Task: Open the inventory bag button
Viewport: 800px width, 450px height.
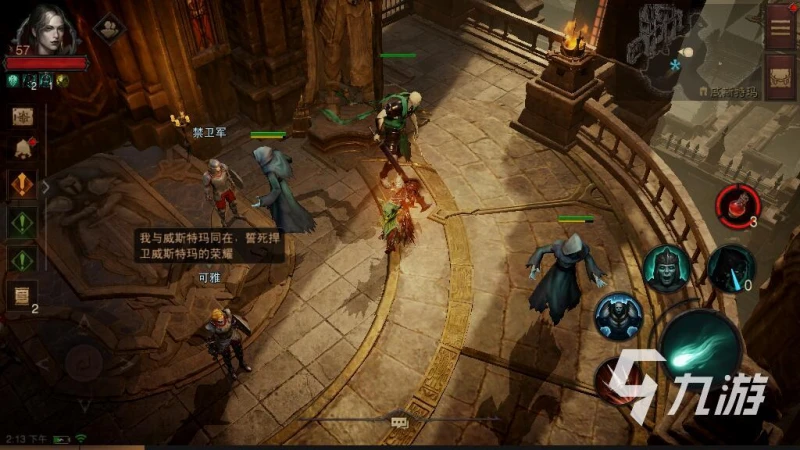Action: 780,76
